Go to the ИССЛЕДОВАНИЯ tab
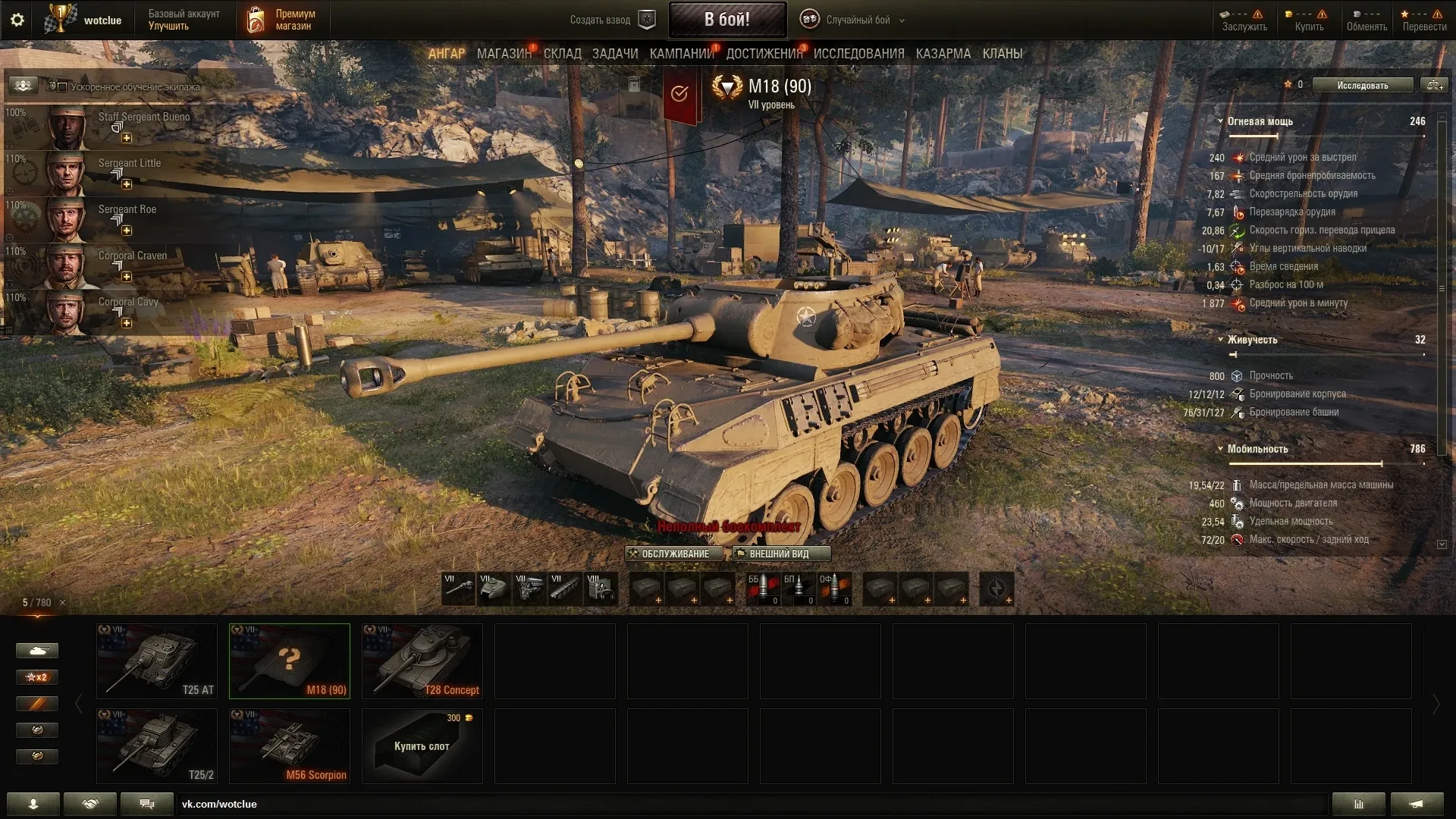Image resolution: width=1456 pixels, height=819 pixels. (x=858, y=54)
